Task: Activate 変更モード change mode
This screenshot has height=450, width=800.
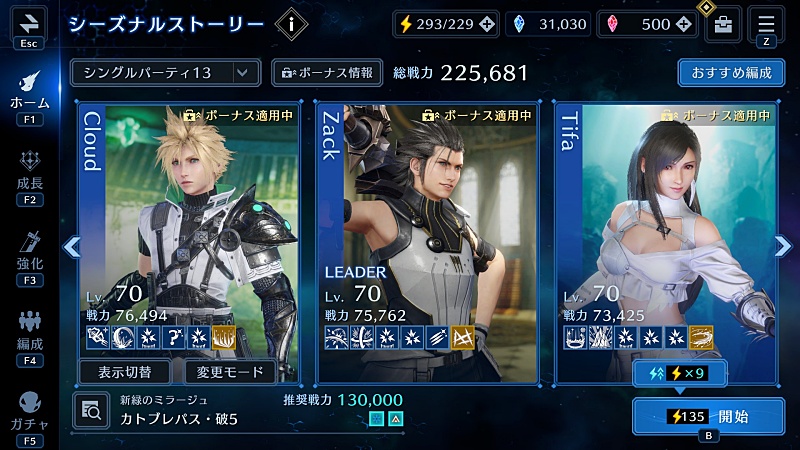Action: (230, 372)
